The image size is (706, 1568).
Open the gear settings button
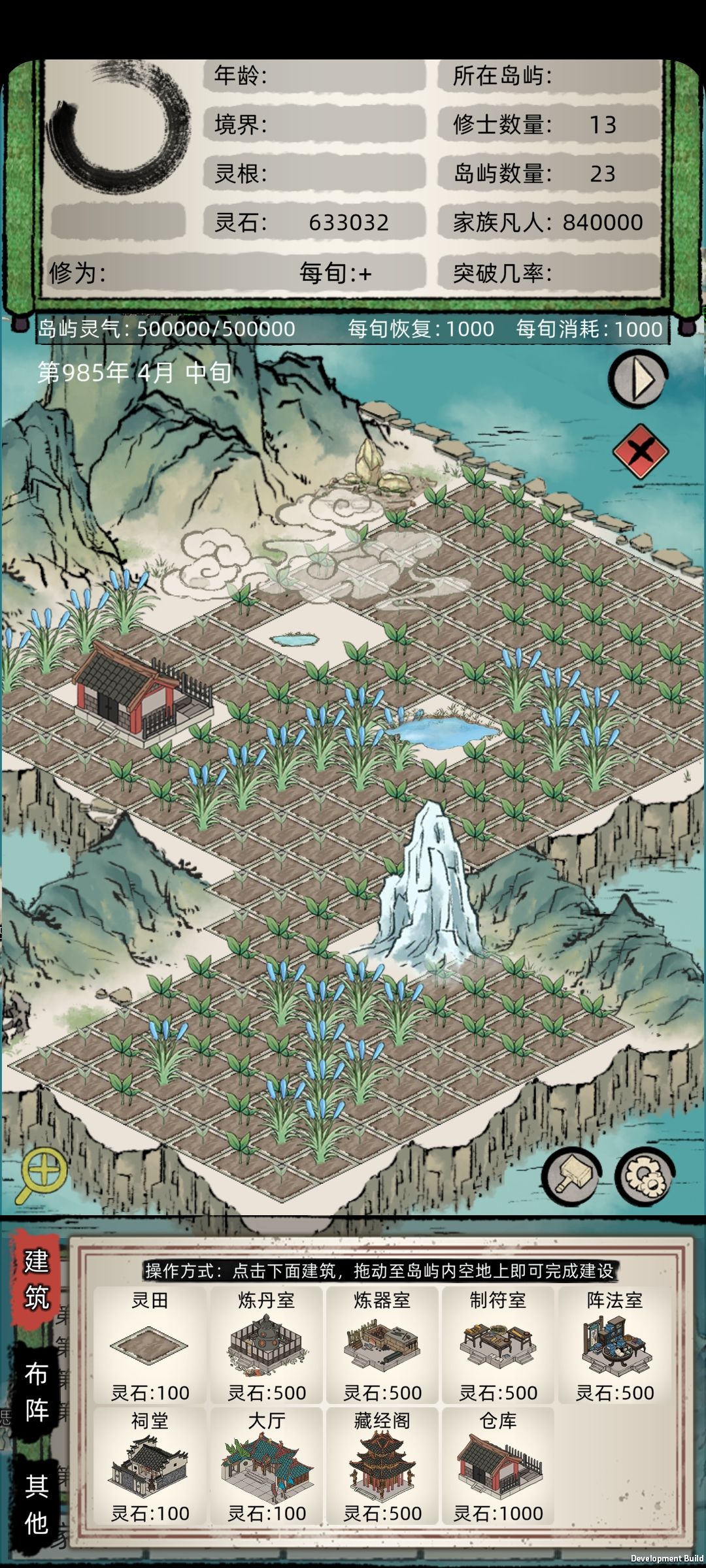[645, 1176]
